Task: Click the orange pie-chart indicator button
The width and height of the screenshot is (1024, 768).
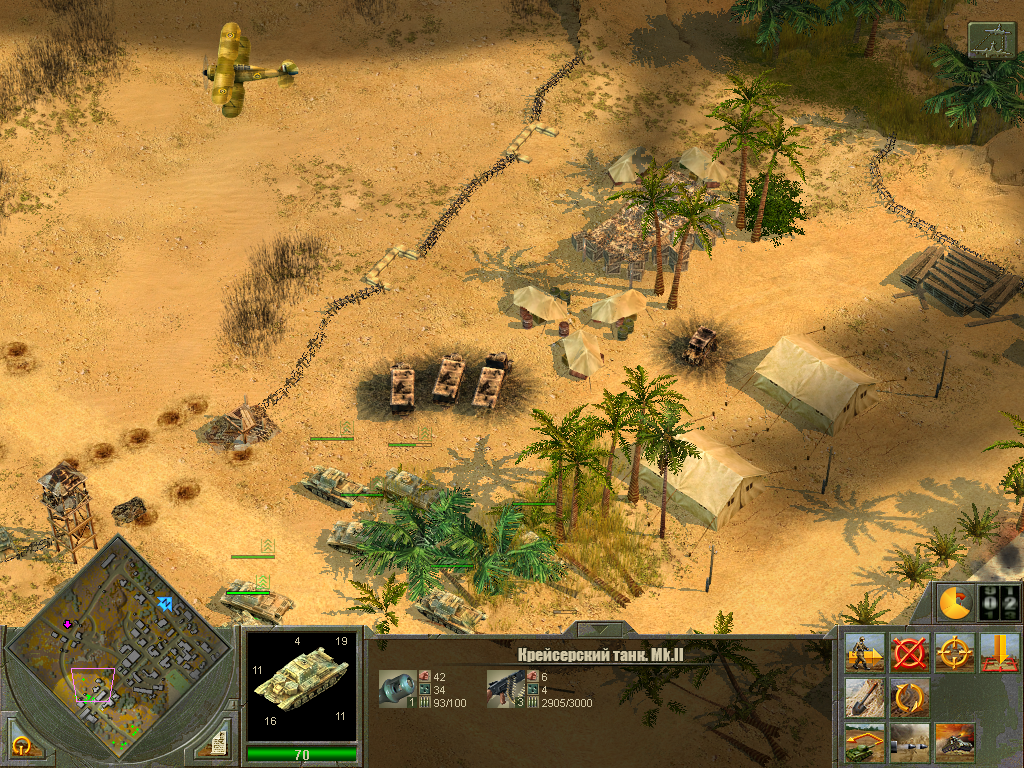Action: pyautogui.click(x=955, y=603)
